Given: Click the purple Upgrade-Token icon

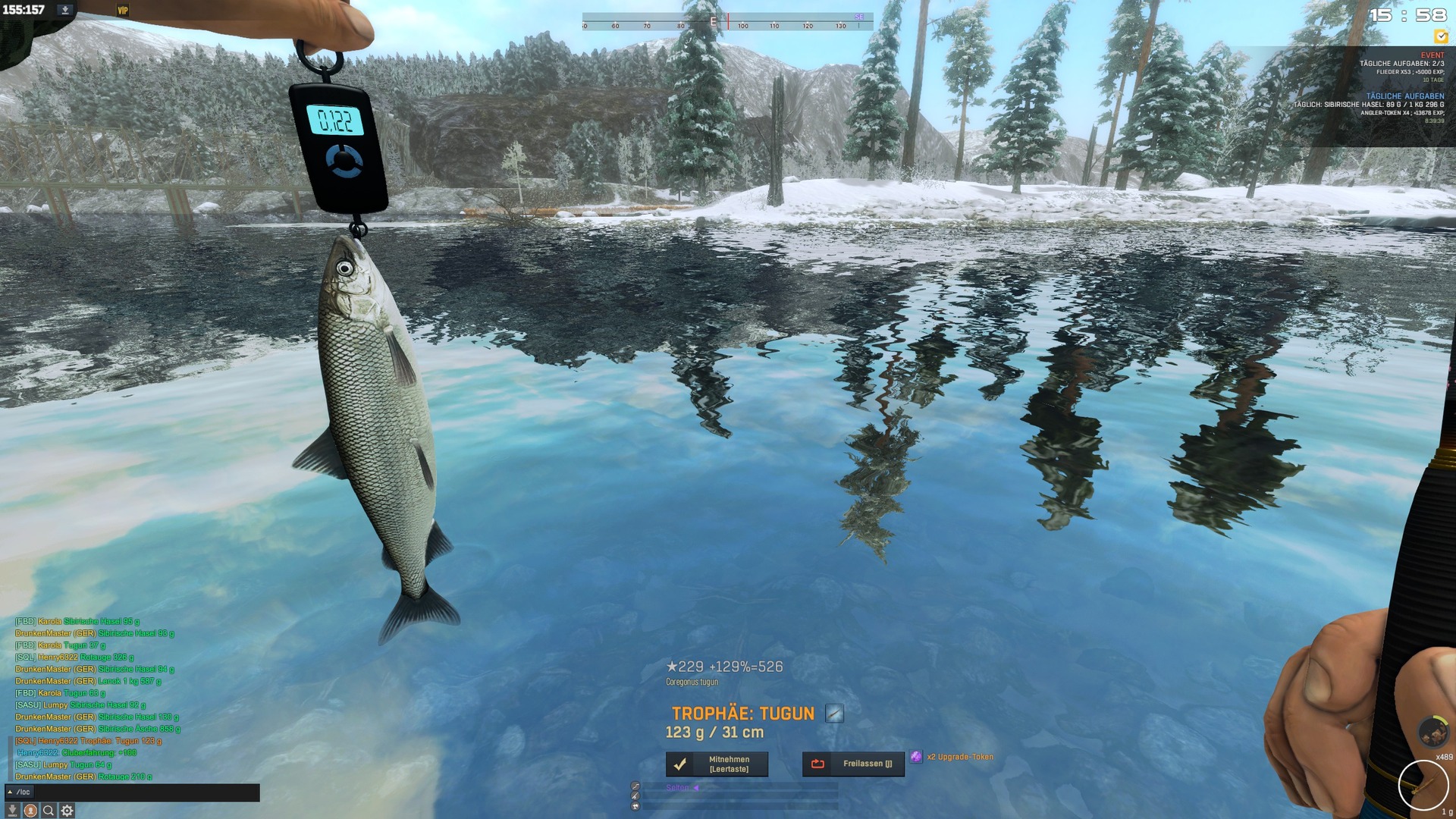Looking at the screenshot, I should 916,757.
